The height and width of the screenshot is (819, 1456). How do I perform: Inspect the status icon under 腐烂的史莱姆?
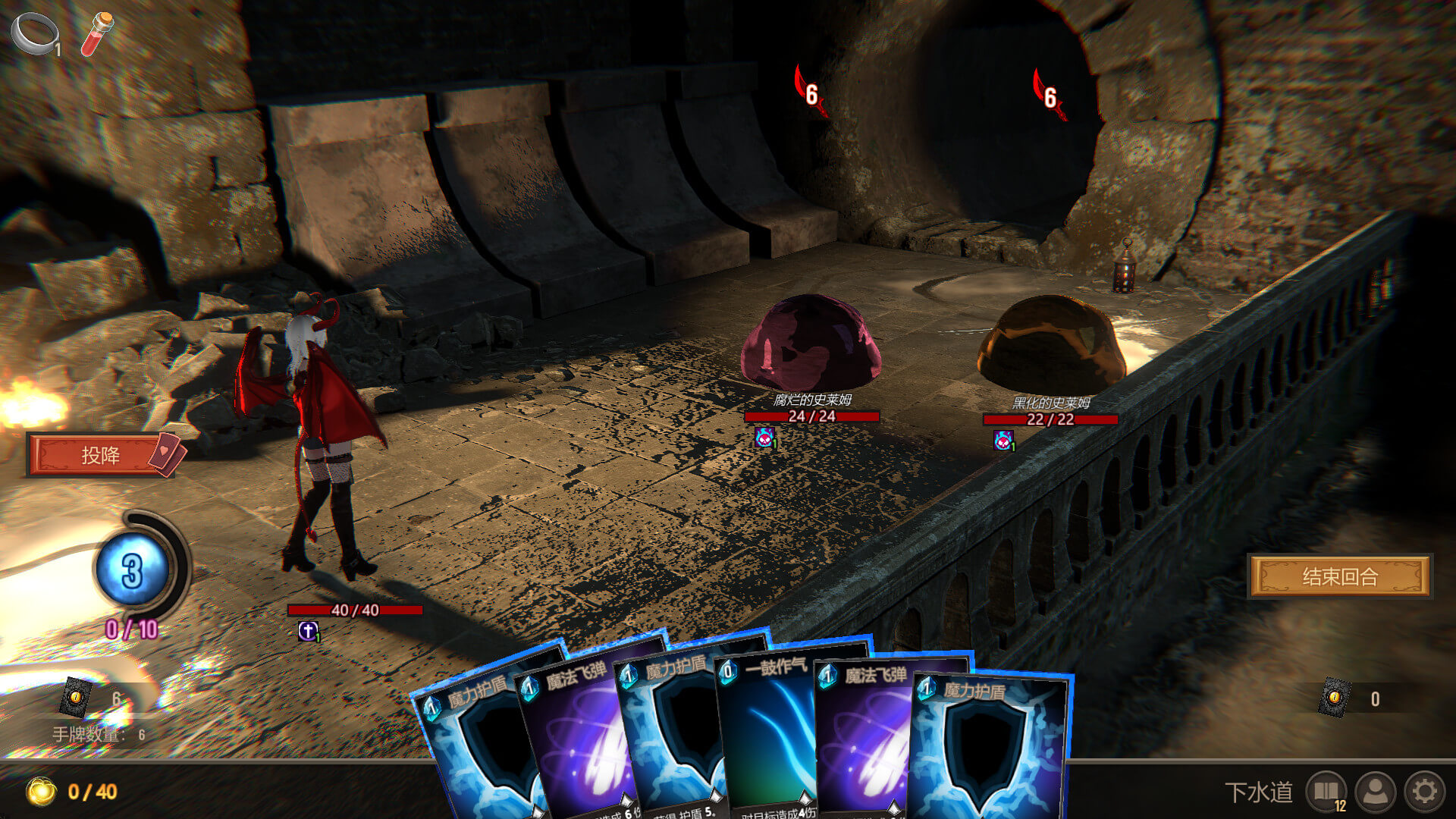(764, 438)
